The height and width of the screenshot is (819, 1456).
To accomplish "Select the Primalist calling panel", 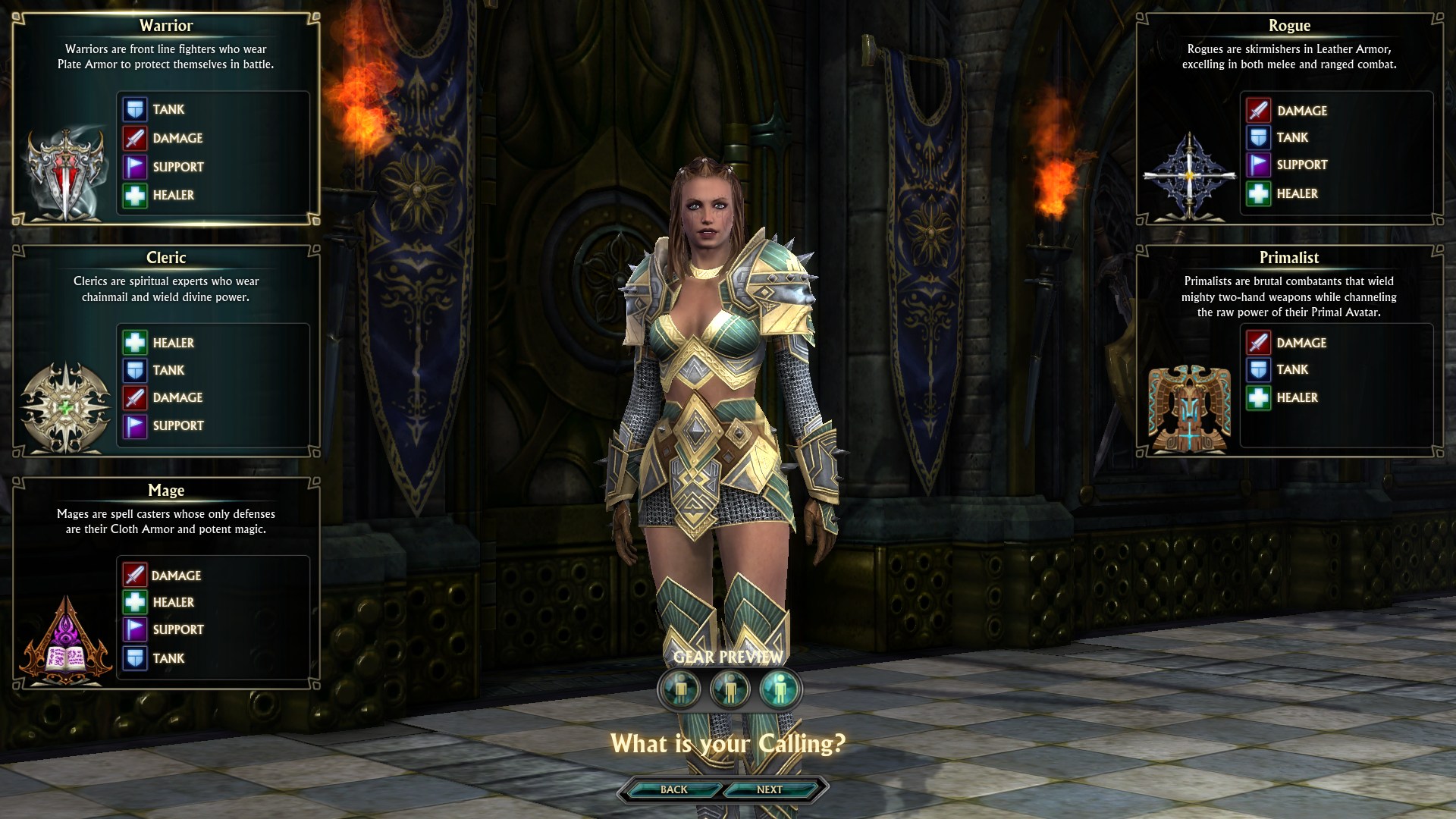I will [x=1289, y=350].
